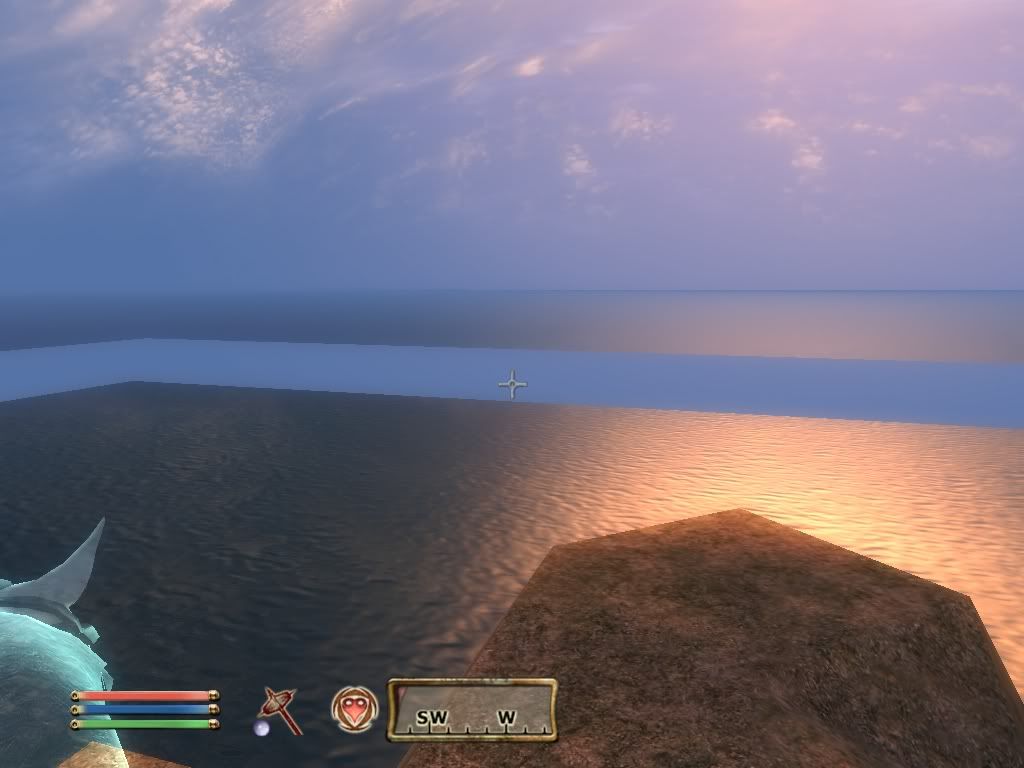Click the compass showing SW and W
This screenshot has width=1024, height=768.
coord(472,710)
